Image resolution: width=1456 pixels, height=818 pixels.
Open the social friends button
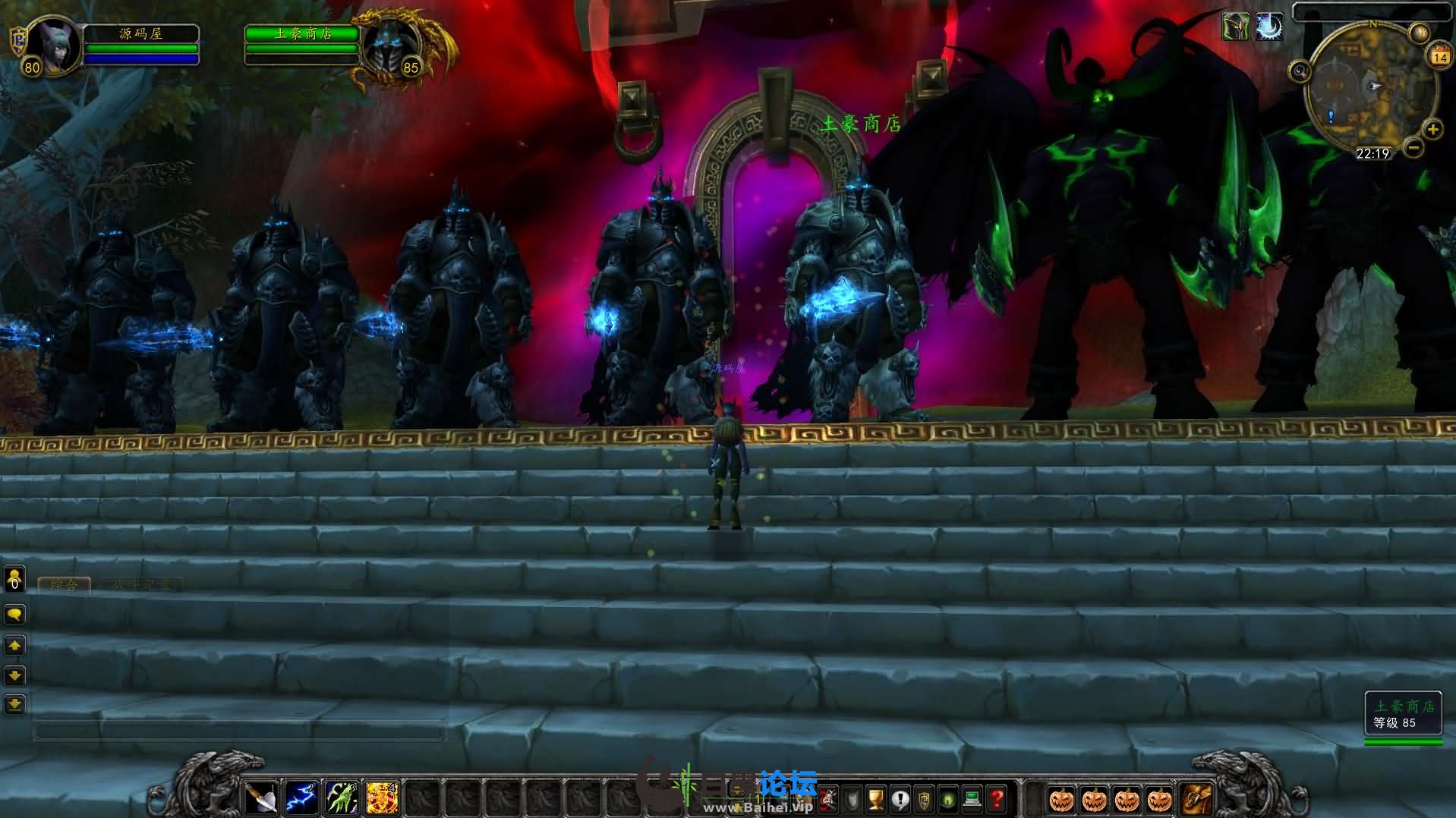coord(14,580)
